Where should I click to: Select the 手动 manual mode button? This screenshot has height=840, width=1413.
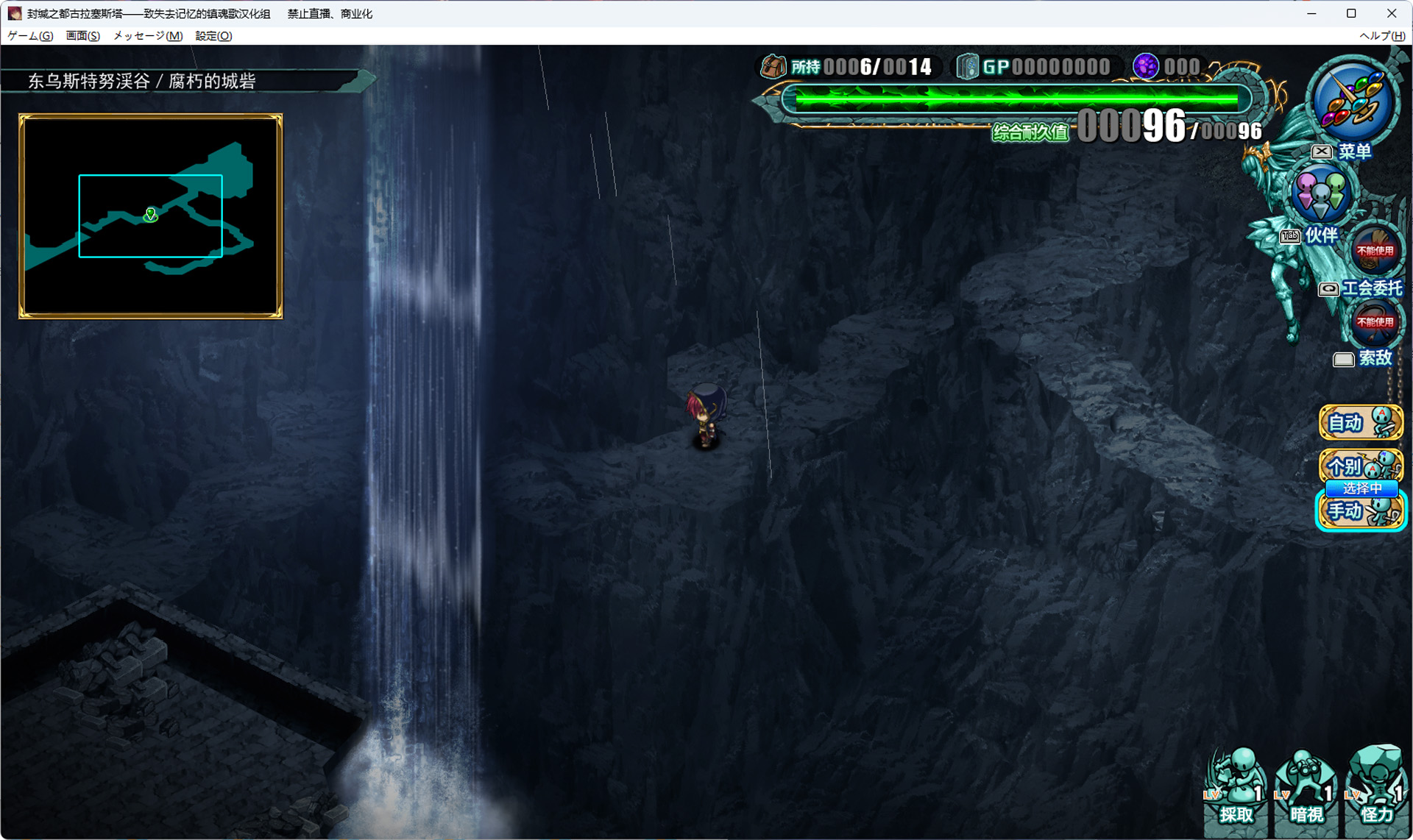(x=1360, y=511)
